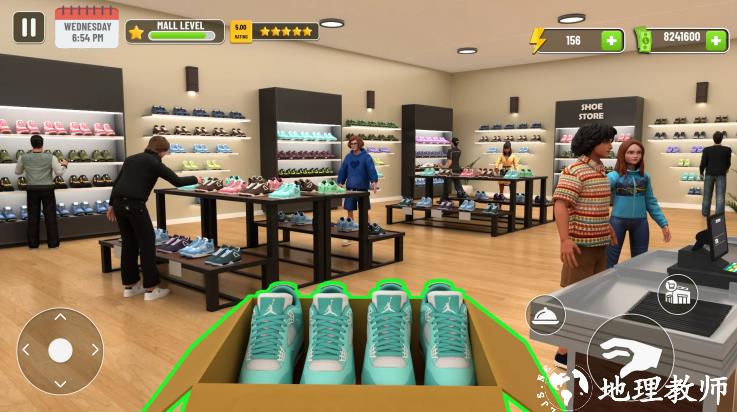737x412 pixels.
Task: Open the store shop icon
Action: pos(678,294)
